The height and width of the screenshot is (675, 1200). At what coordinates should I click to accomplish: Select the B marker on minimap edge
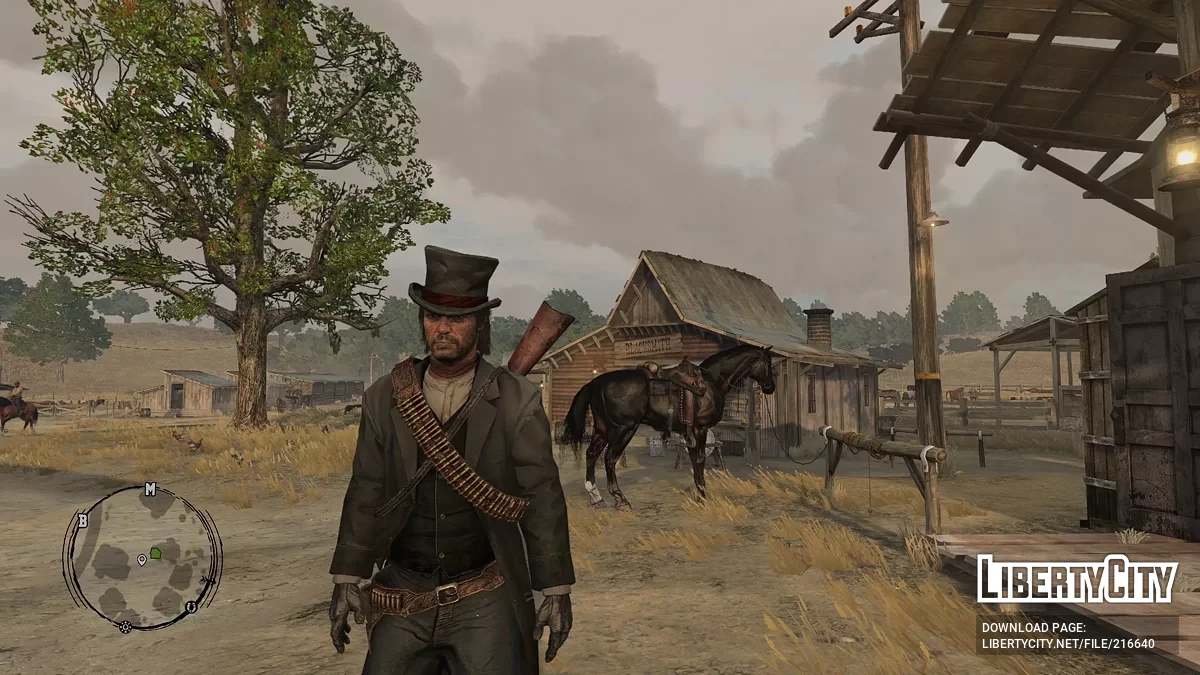[x=82, y=521]
